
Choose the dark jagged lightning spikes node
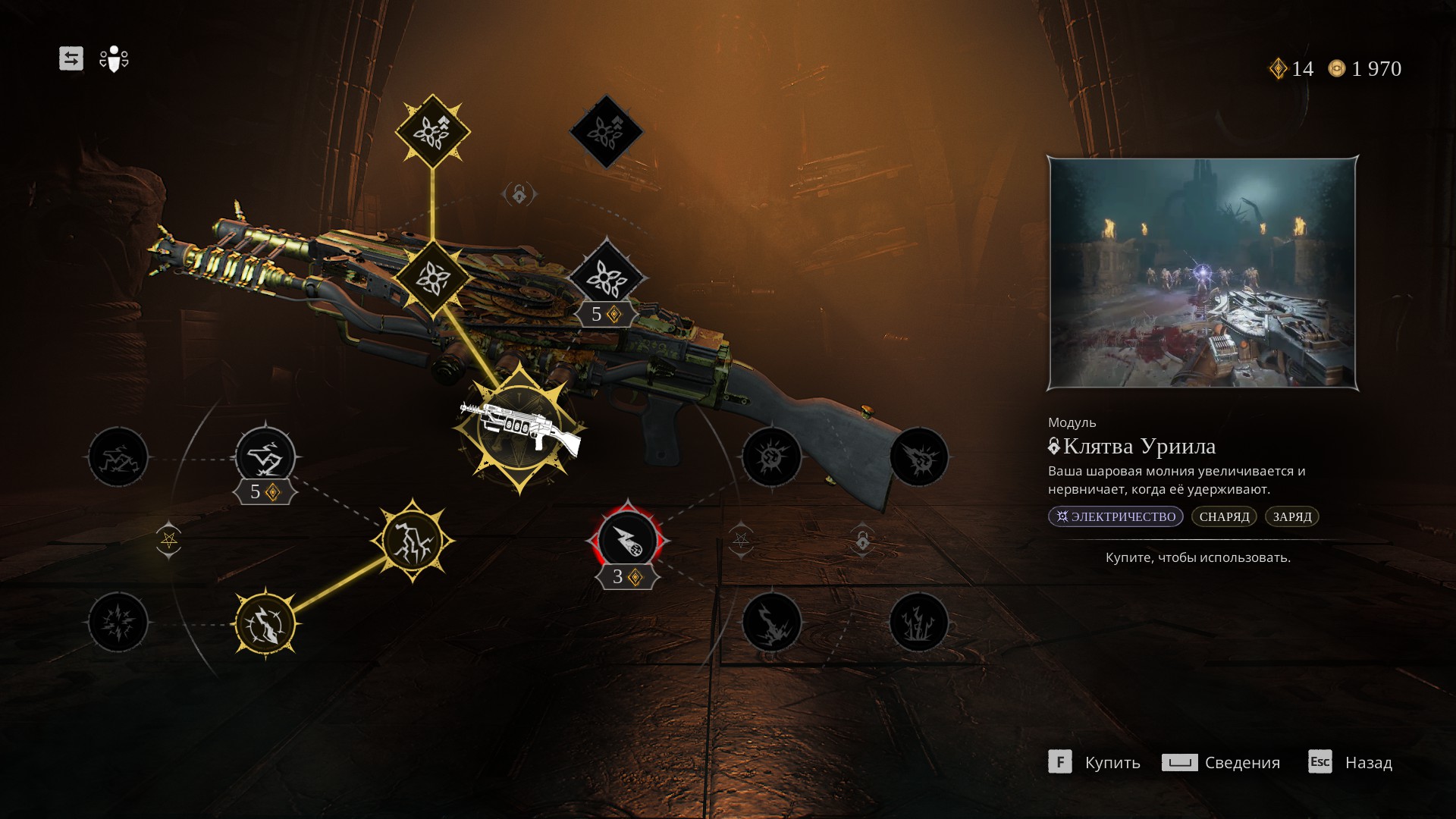tap(918, 623)
